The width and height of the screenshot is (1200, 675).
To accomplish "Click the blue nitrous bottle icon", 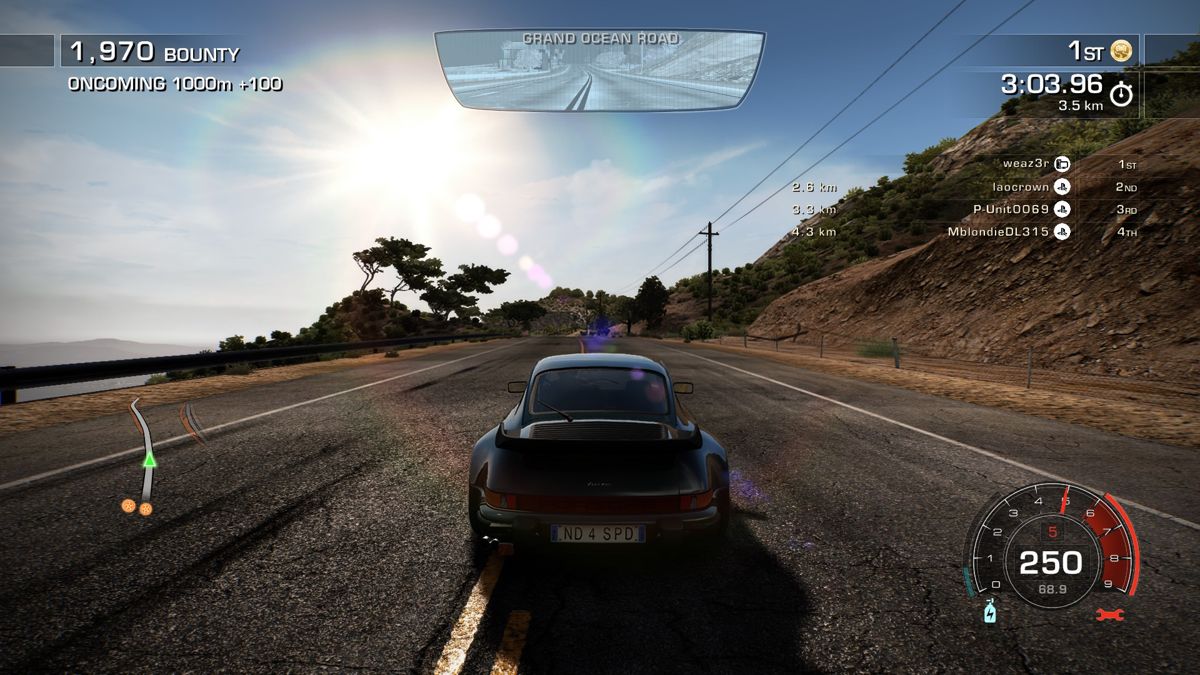I will click(989, 611).
